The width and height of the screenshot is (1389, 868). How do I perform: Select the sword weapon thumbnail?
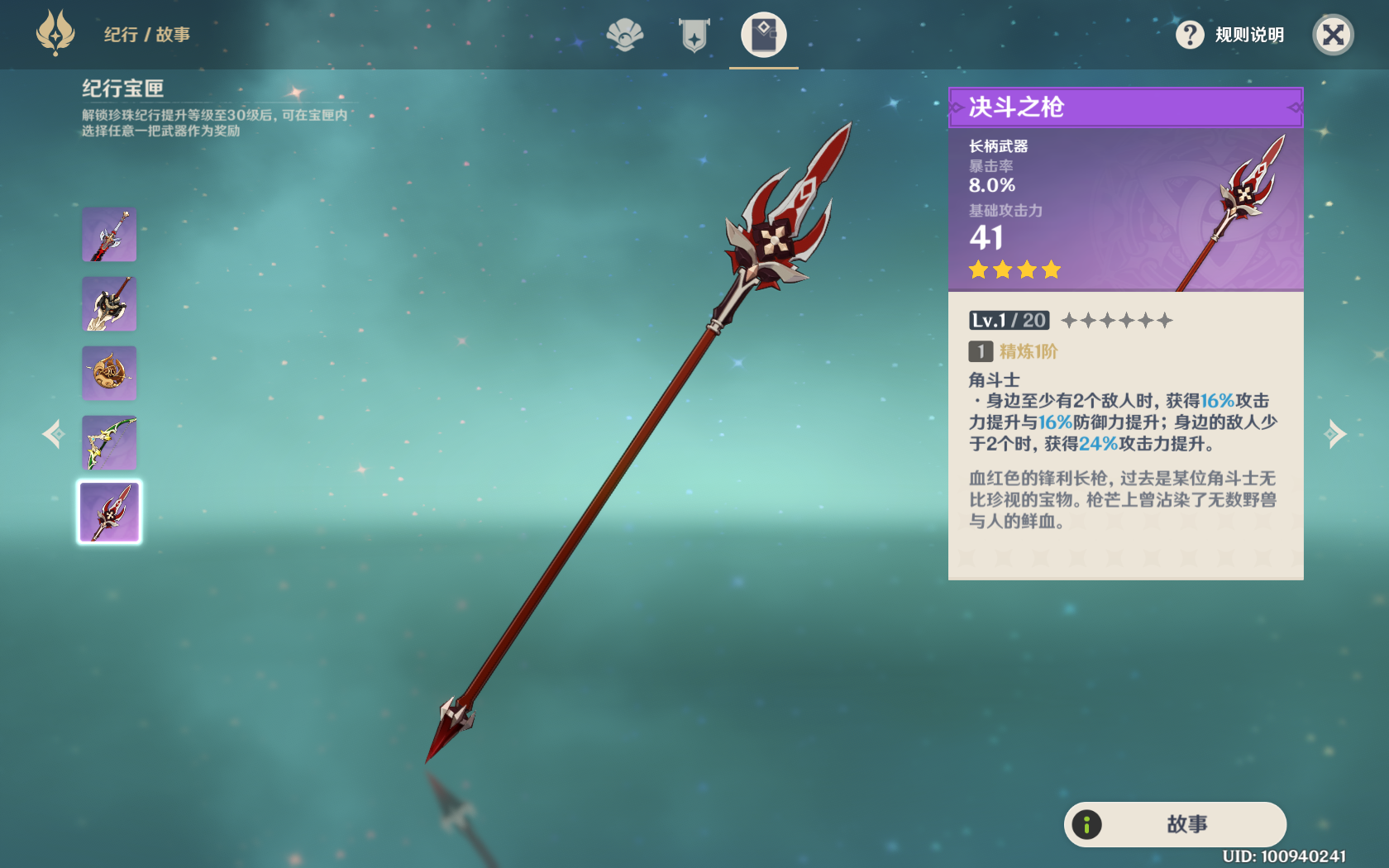tap(109, 235)
